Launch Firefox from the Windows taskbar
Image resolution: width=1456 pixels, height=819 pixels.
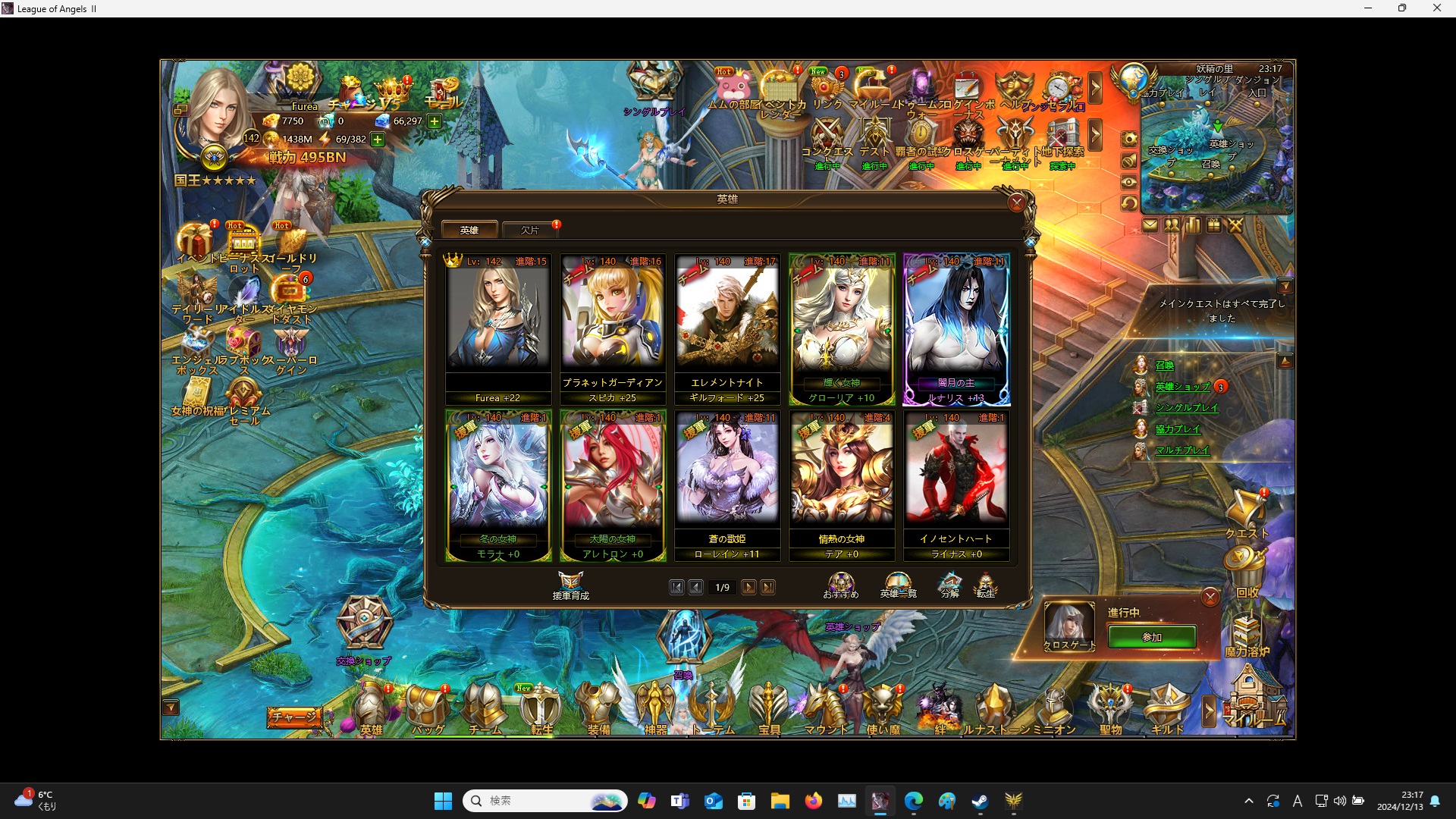[x=814, y=800]
